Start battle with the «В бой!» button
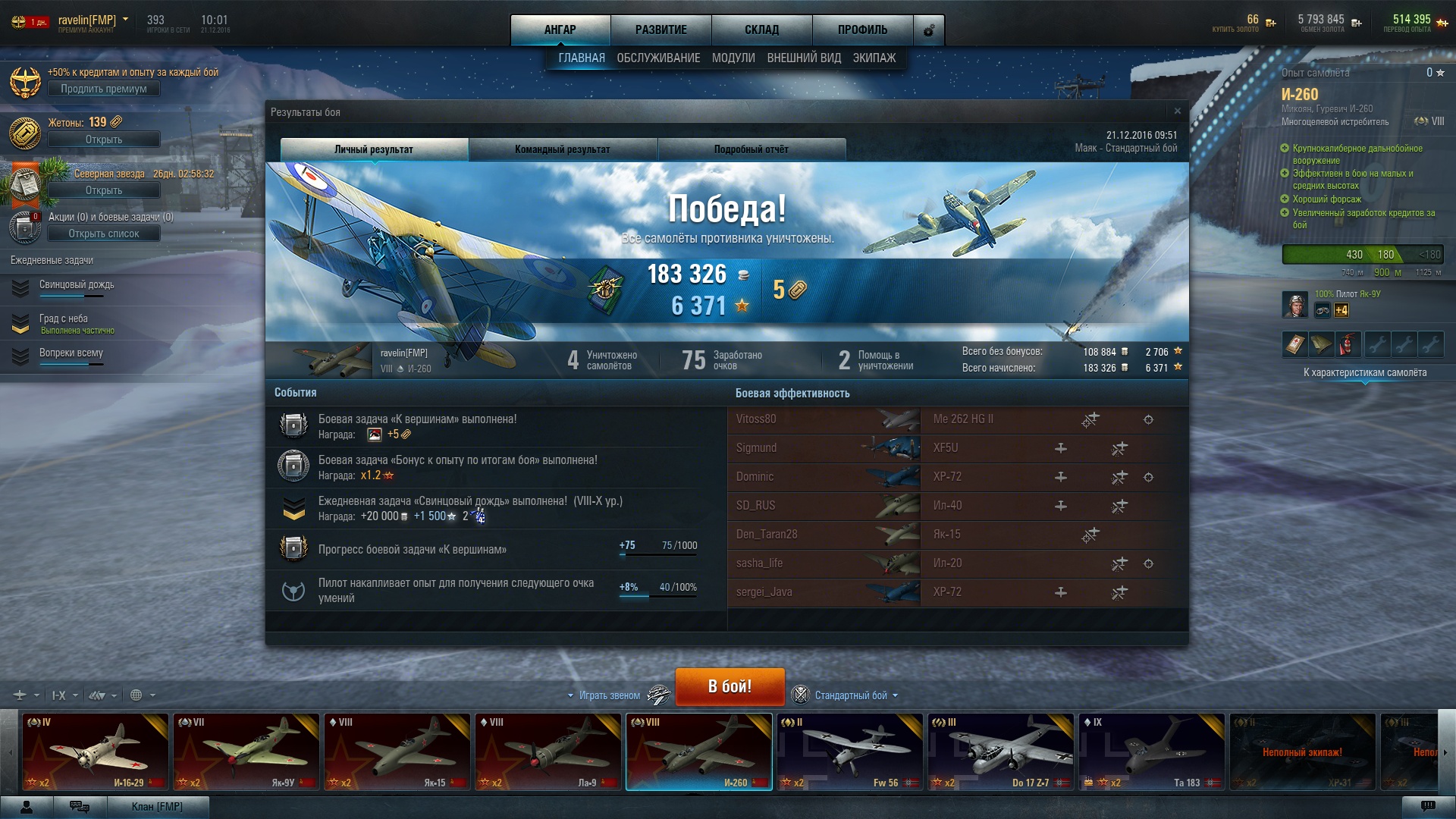The image size is (1456, 819). 730,686
